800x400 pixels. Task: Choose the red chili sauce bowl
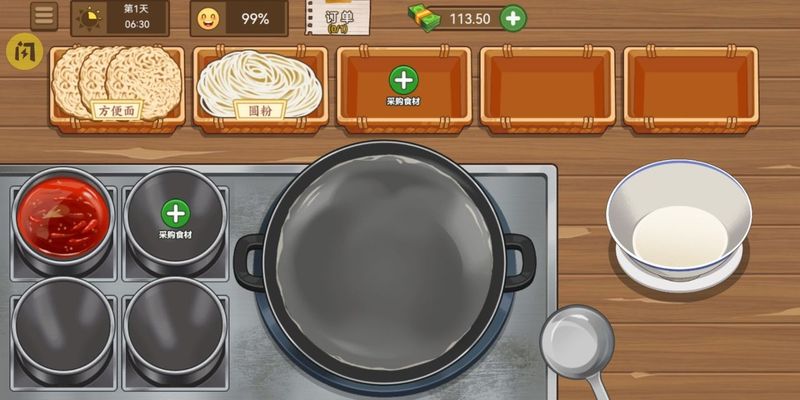click(x=64, y=215)
